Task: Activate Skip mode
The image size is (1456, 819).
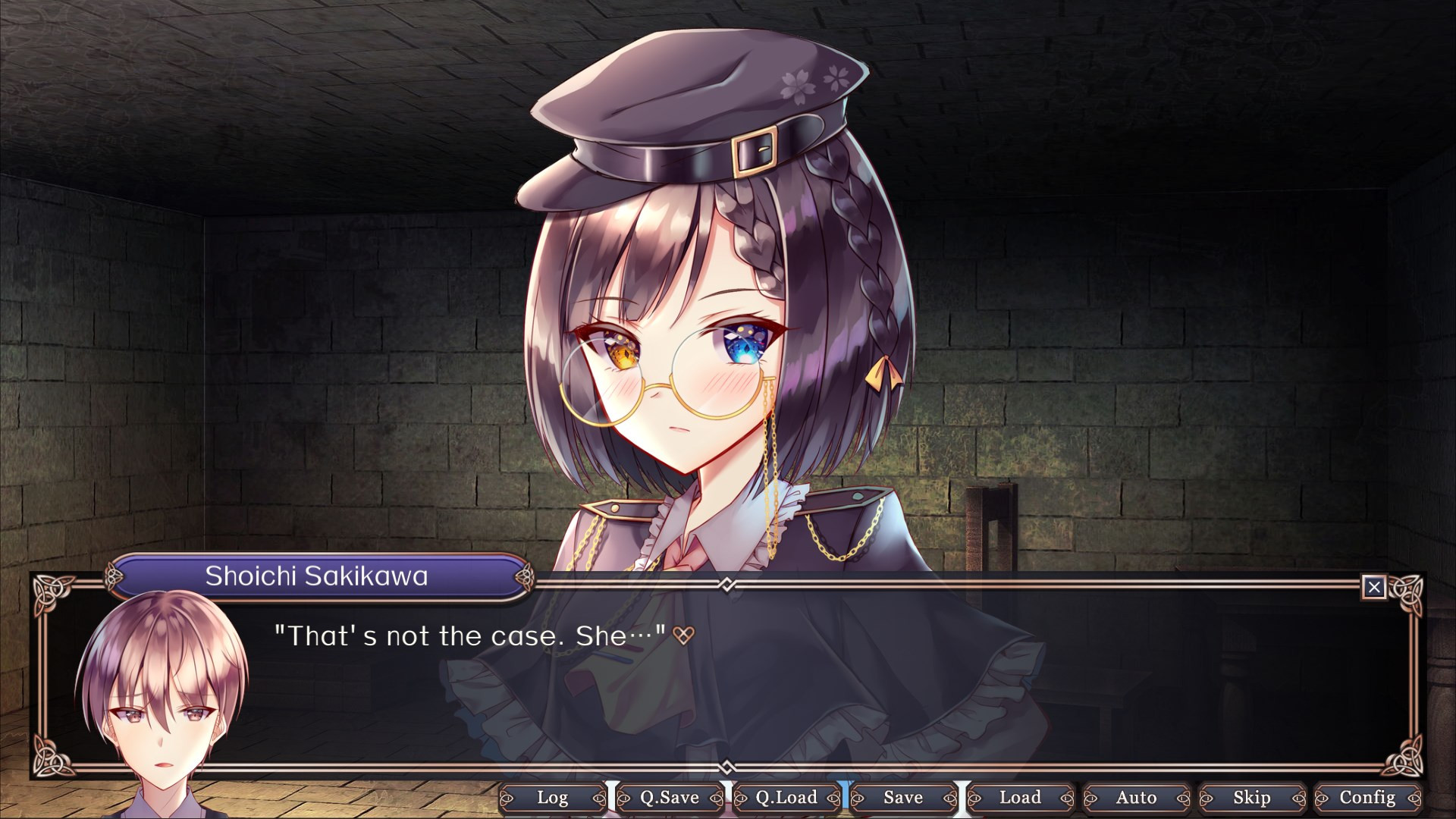Action: point(1252,798)
